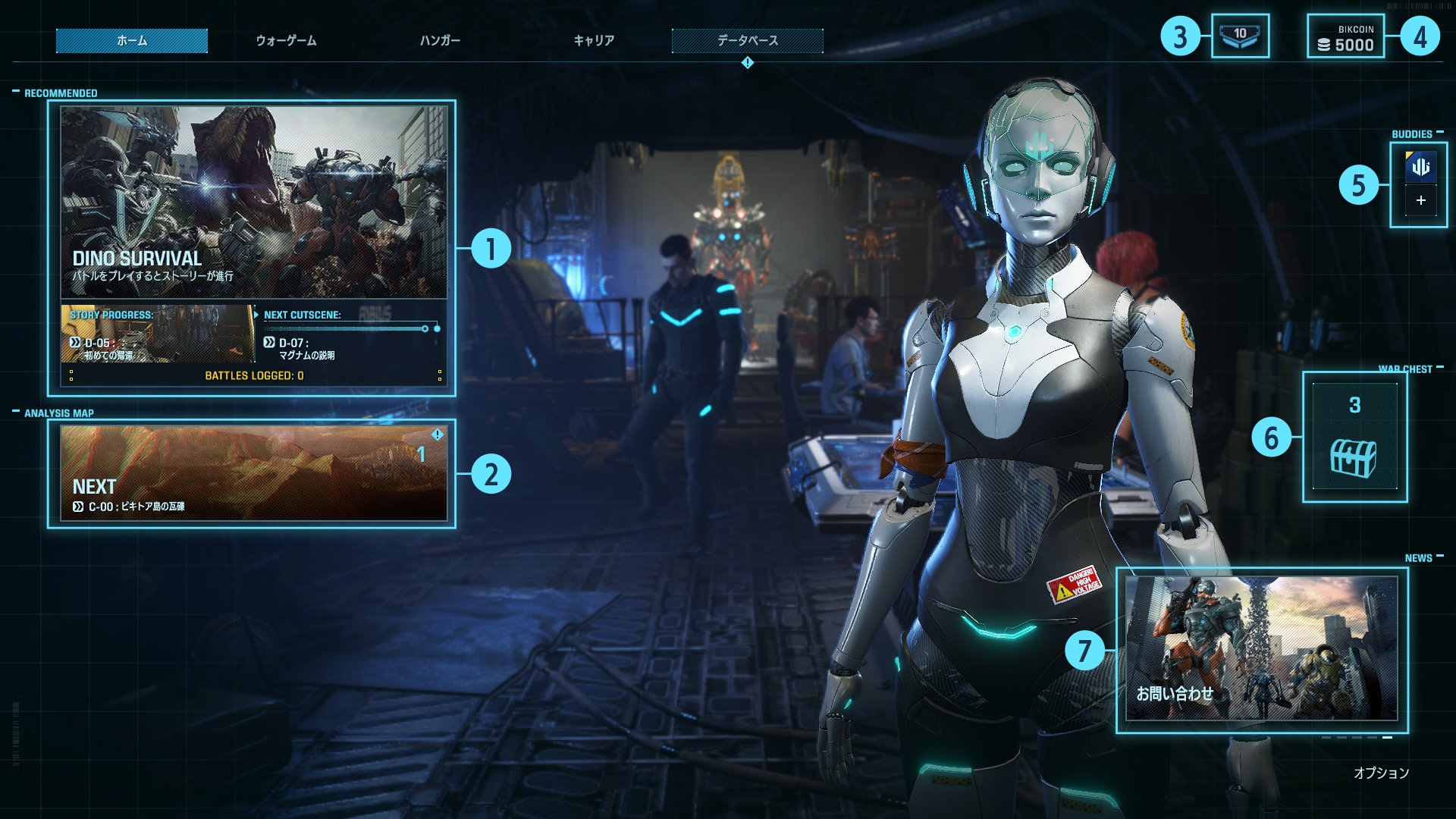
Task: Open the Analysis Map NEXT C-00 panel
Action: pos(253,473)
